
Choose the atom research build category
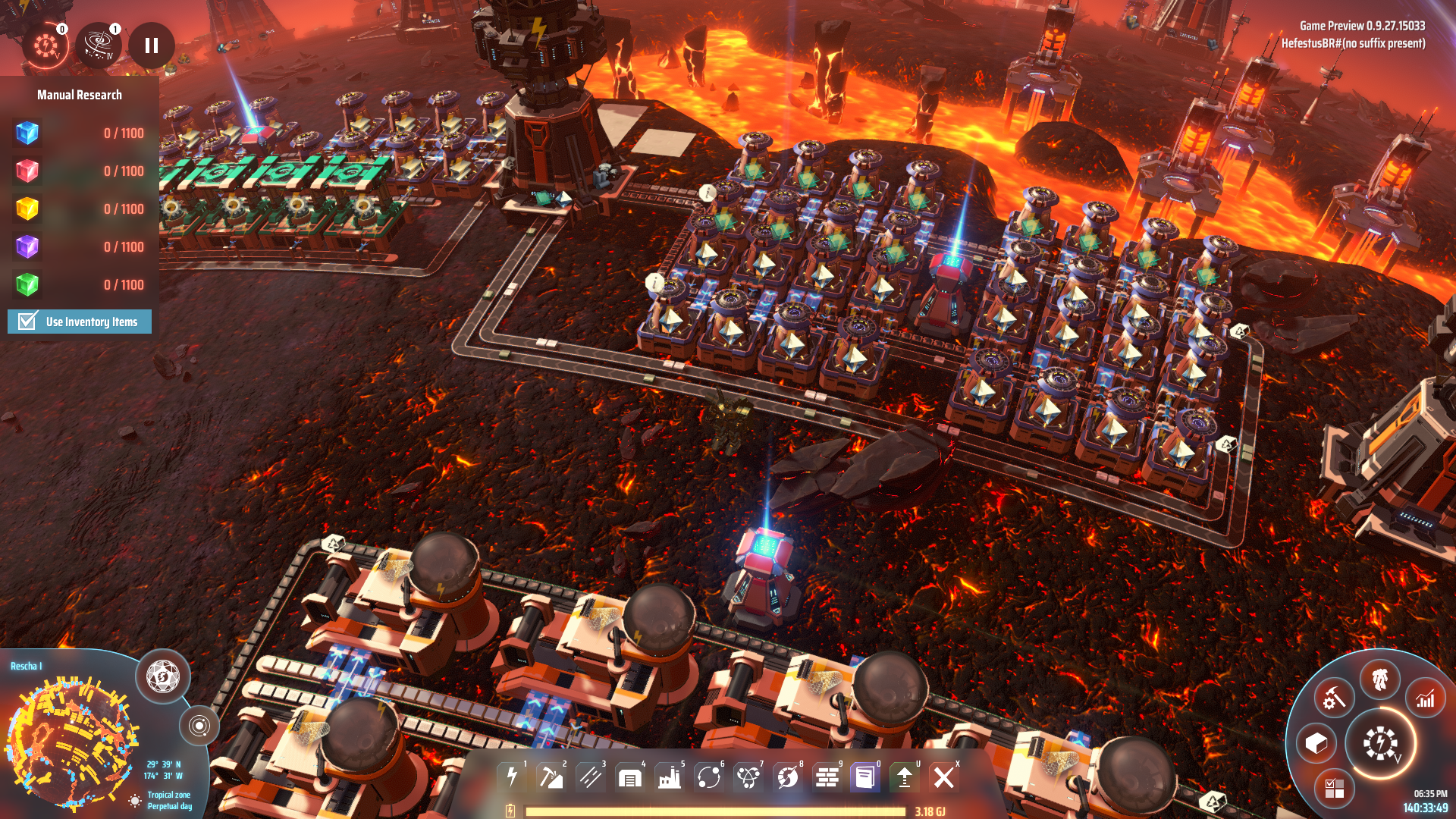[748, 777]
